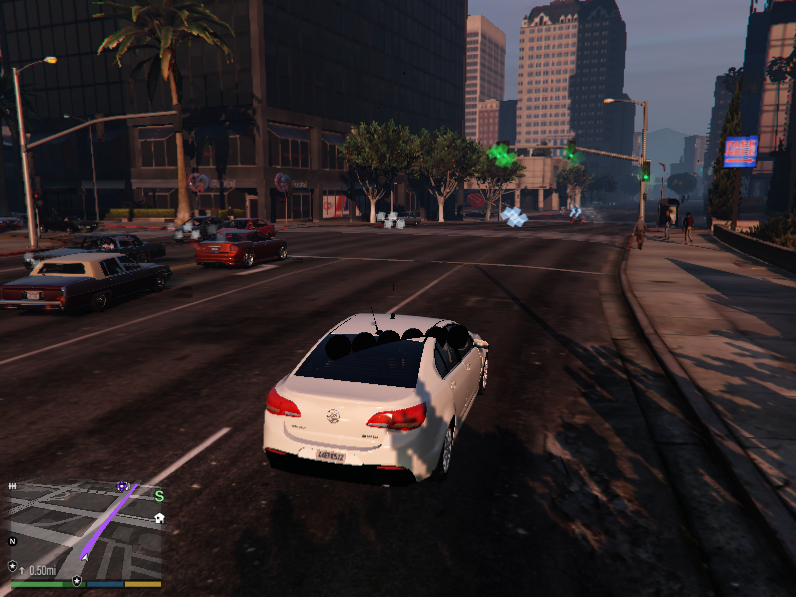
Task: Select the white house safehouse blip
Action: pos(159,518)
